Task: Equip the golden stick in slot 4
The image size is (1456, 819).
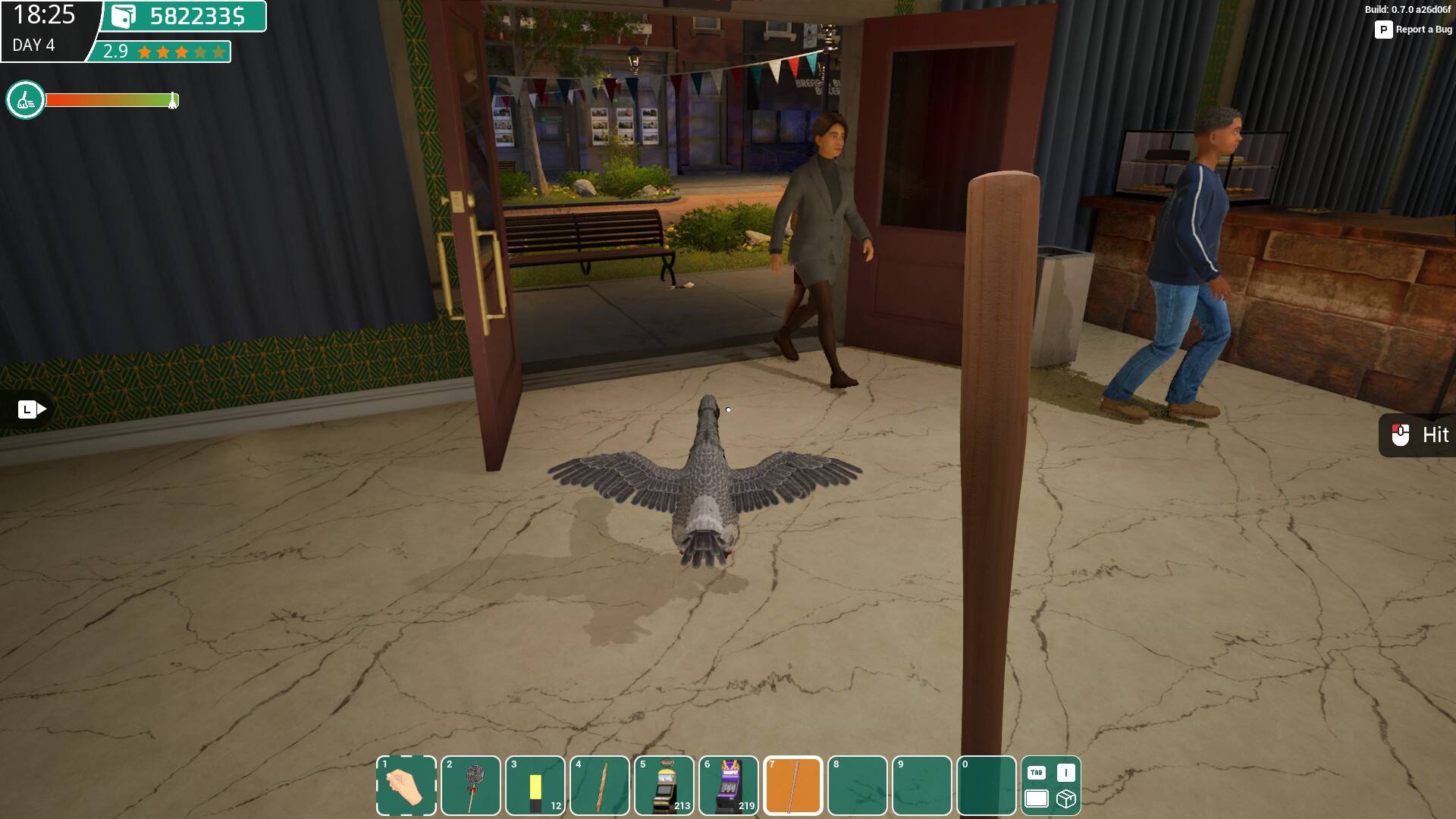Action: click(x=599, y=786)
